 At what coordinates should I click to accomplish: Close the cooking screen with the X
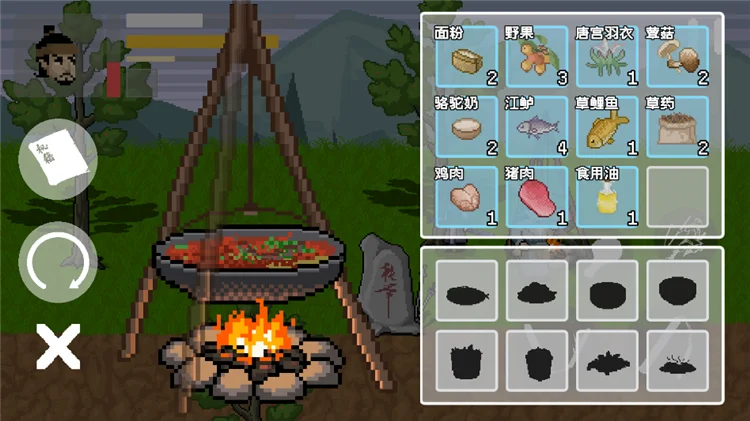(x=58, y=346)
